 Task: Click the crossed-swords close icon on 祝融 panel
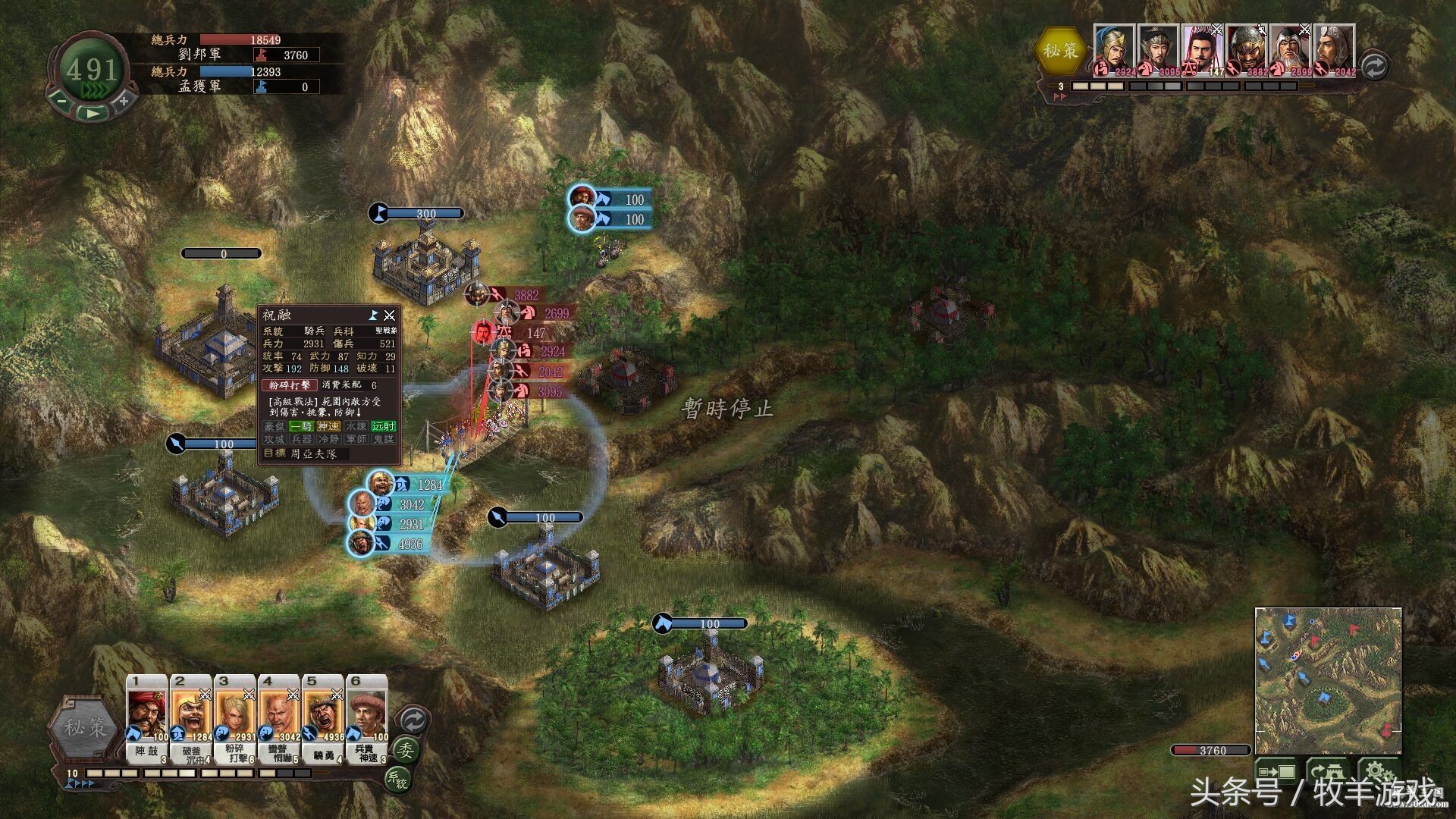pos(390,316)
